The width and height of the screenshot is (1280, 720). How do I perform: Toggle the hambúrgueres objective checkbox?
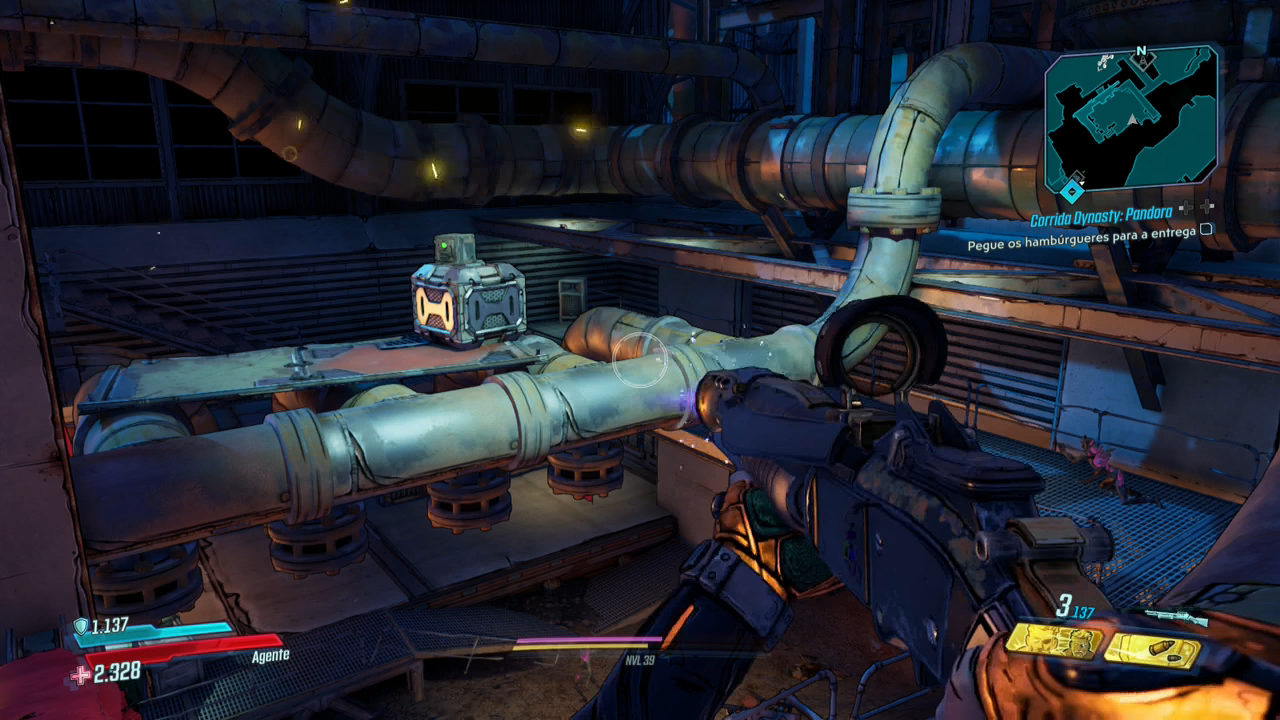[1206, 229]
